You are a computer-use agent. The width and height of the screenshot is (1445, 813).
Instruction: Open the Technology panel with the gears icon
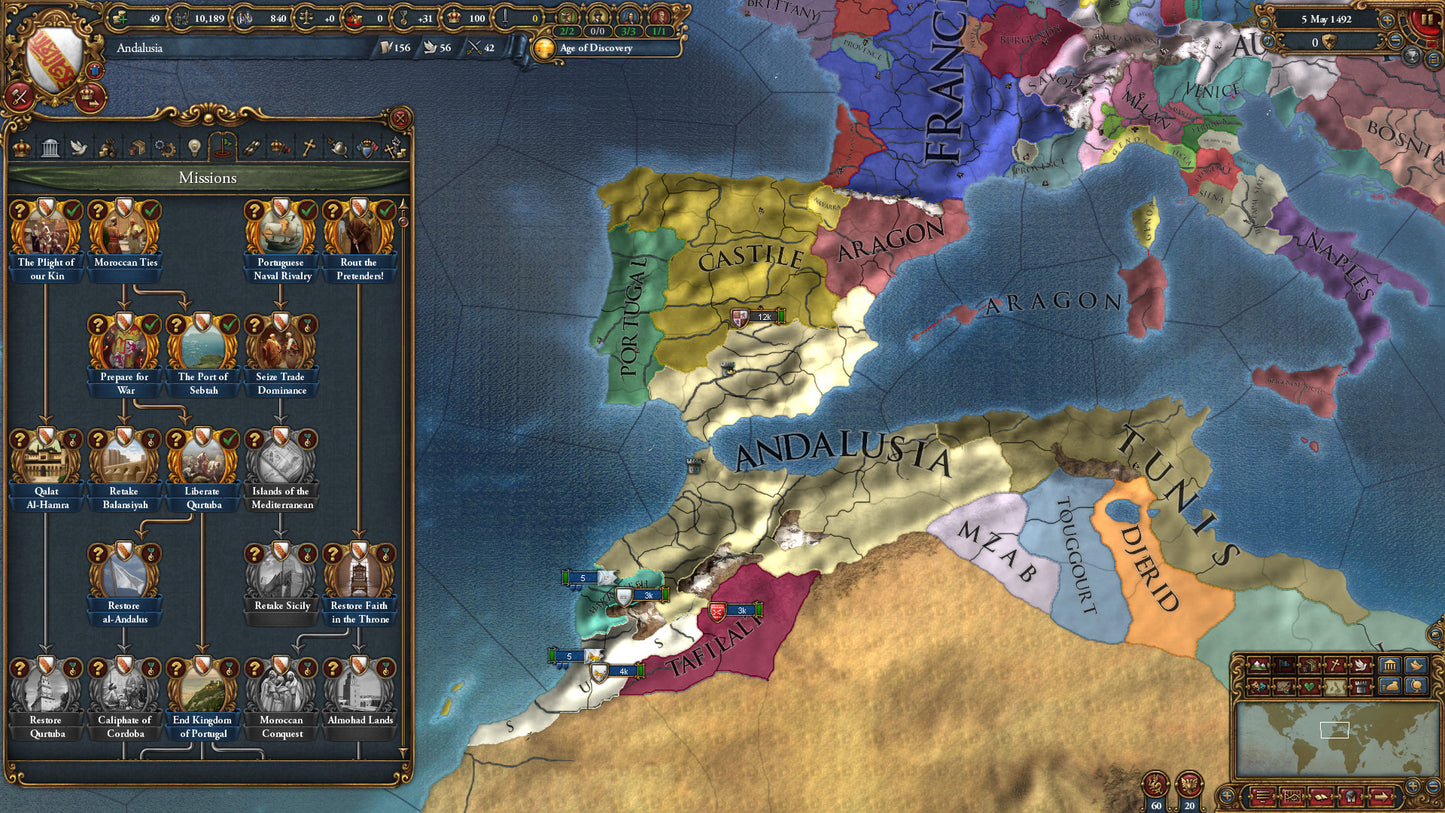pos(165,147)
